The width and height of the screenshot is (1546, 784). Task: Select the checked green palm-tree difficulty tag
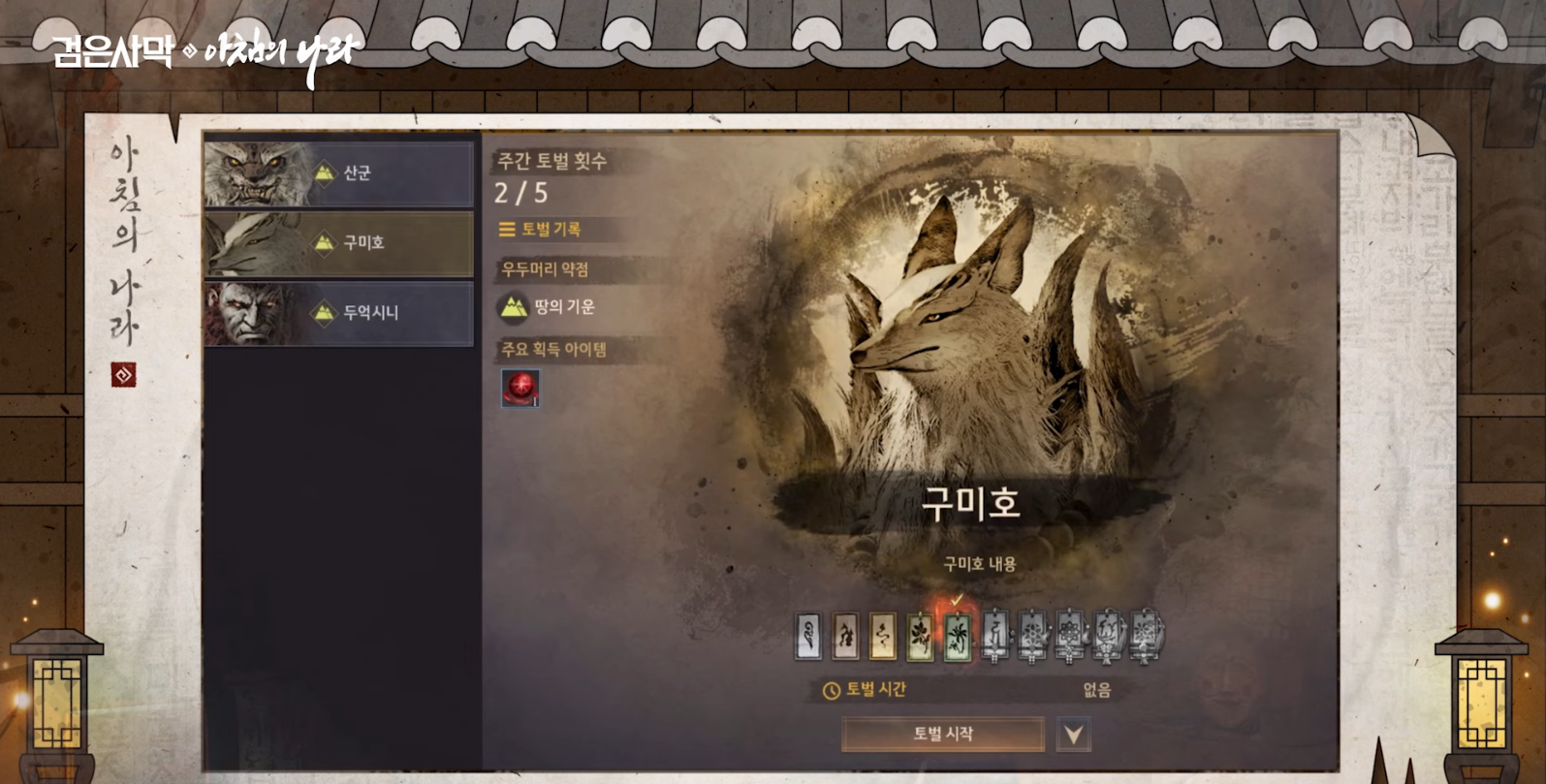tap(958, 637)
